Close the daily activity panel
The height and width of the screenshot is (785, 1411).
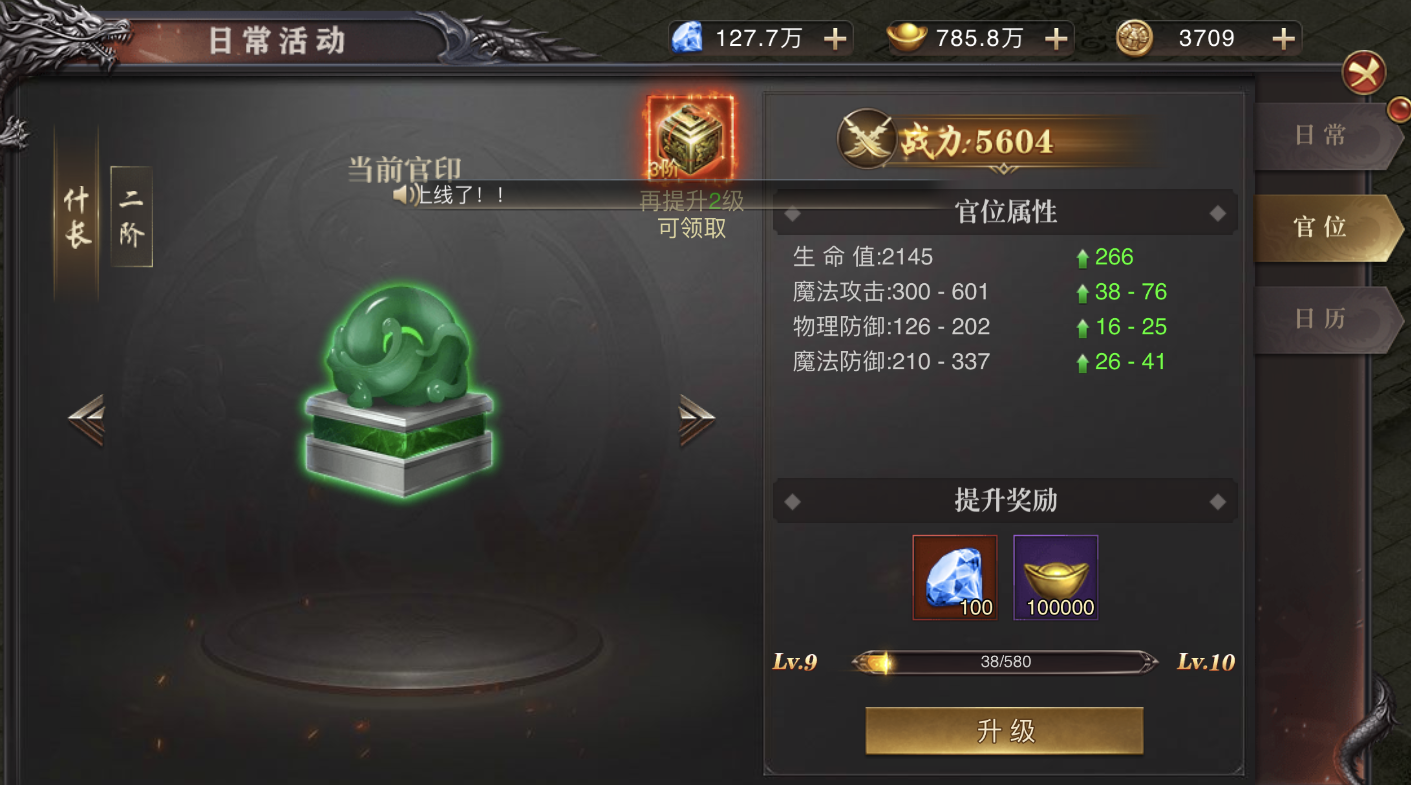coord(1364,73)
